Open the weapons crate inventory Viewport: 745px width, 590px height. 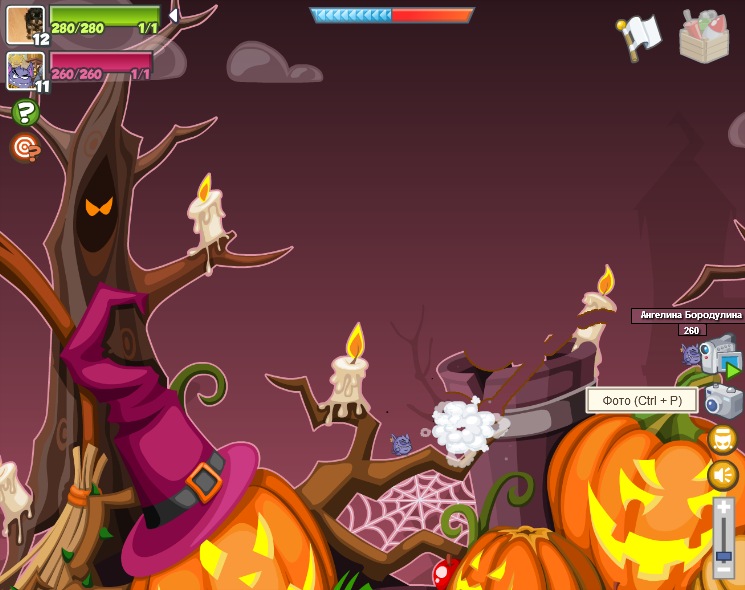tap(704, 36)
